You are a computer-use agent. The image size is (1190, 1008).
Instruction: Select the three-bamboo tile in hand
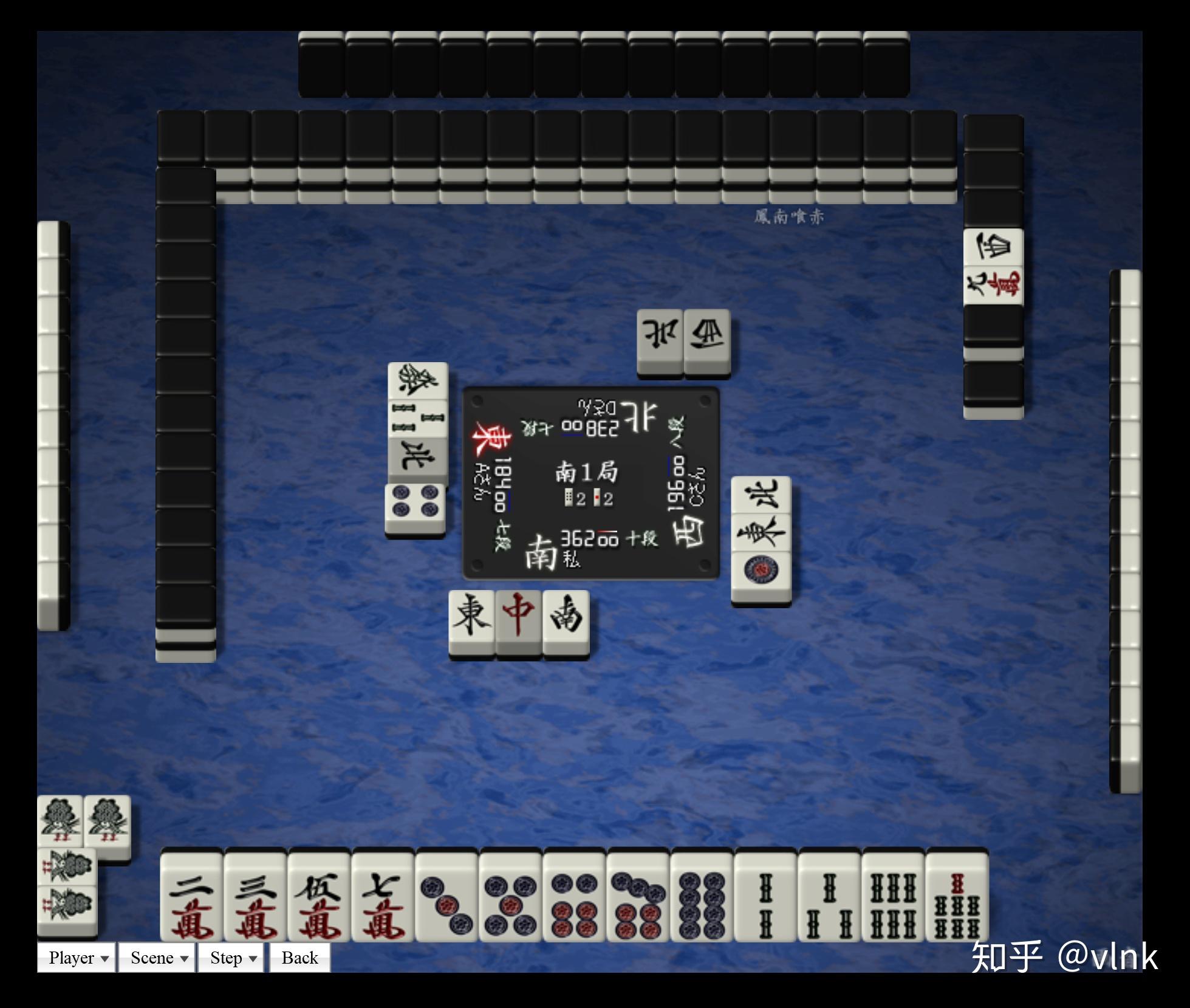click(x=829, y=897)
